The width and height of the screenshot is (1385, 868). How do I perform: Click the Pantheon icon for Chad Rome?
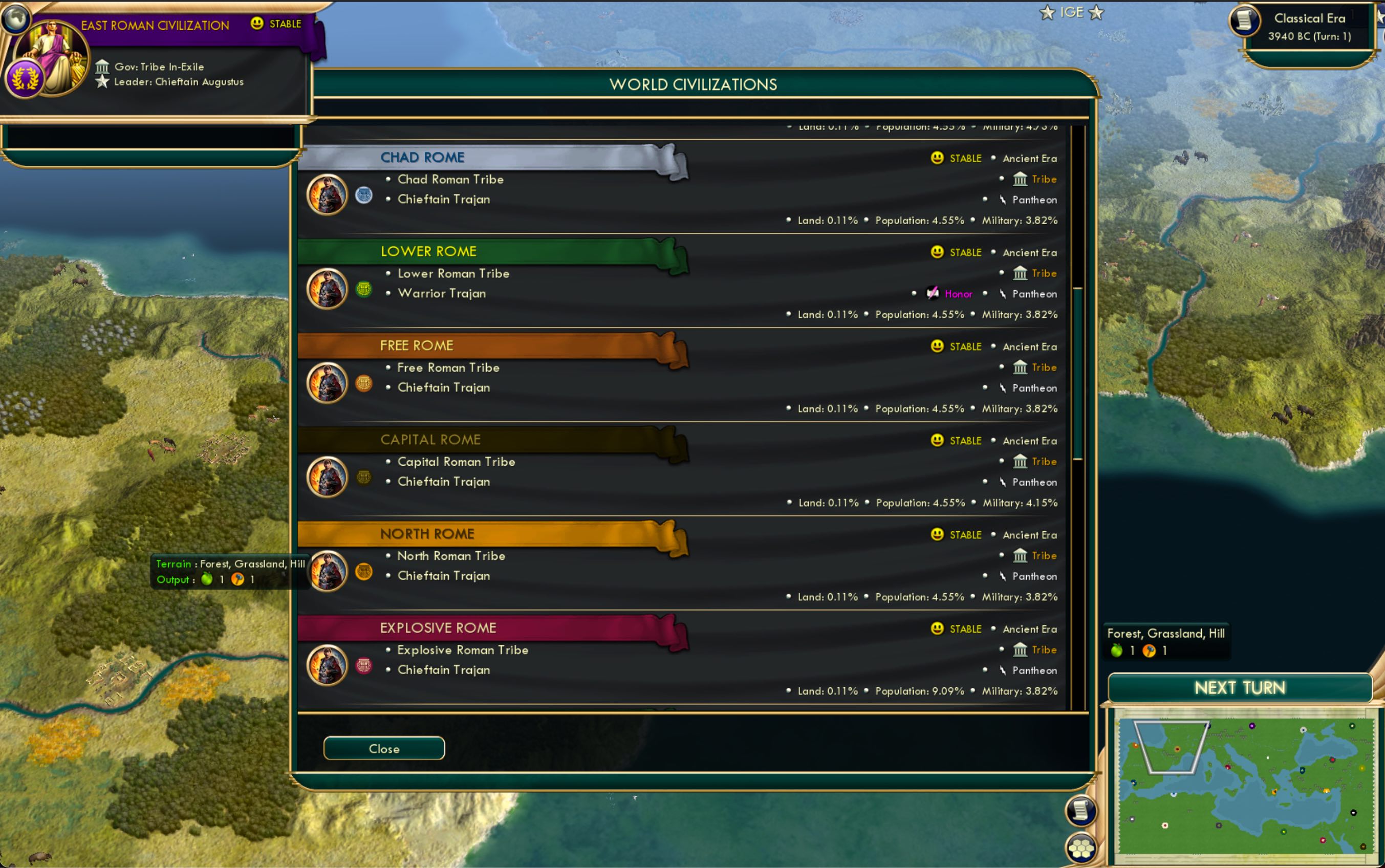click(1003, 200)
